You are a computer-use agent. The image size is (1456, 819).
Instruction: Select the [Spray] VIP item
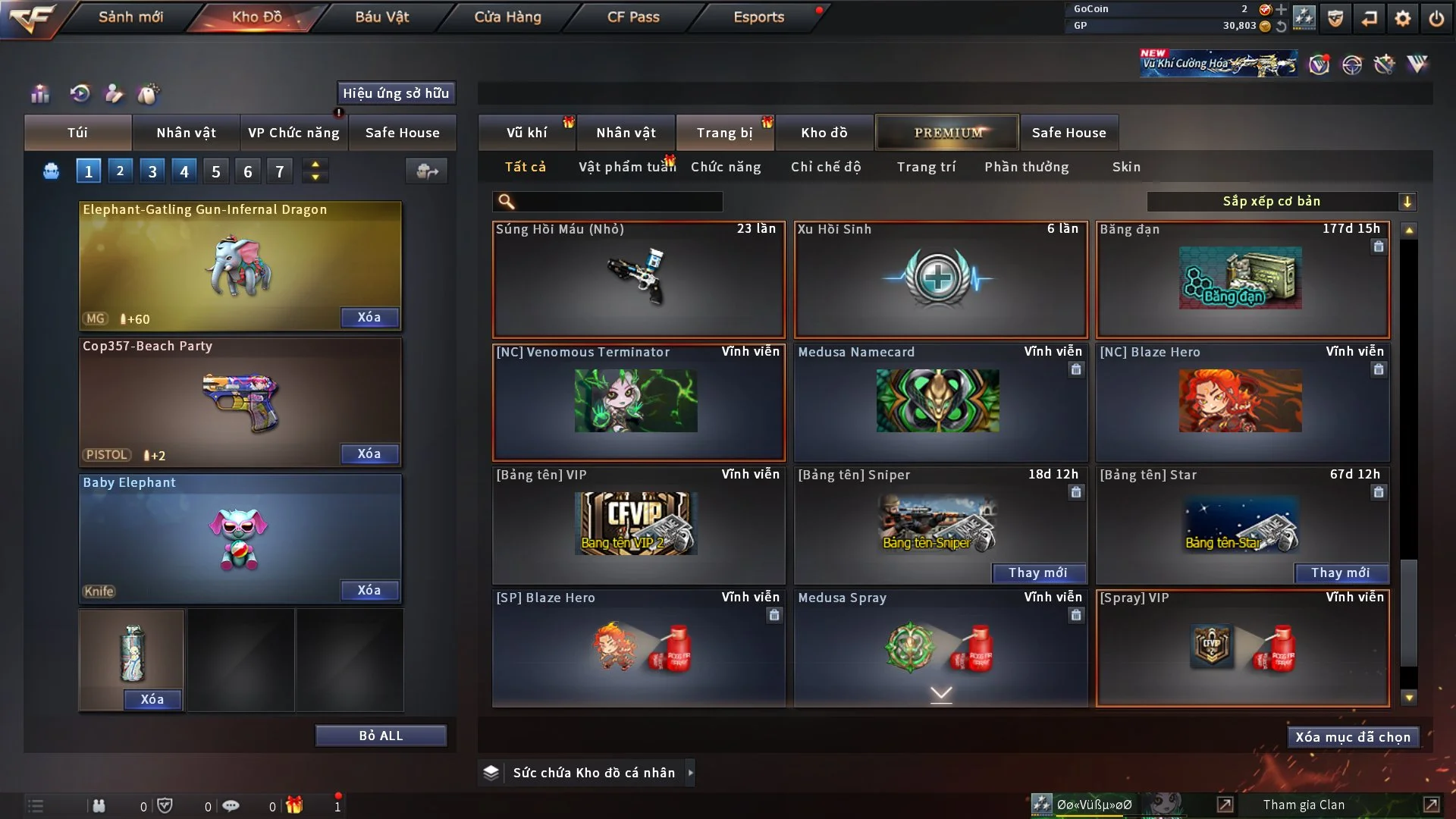click(1242, 648)
